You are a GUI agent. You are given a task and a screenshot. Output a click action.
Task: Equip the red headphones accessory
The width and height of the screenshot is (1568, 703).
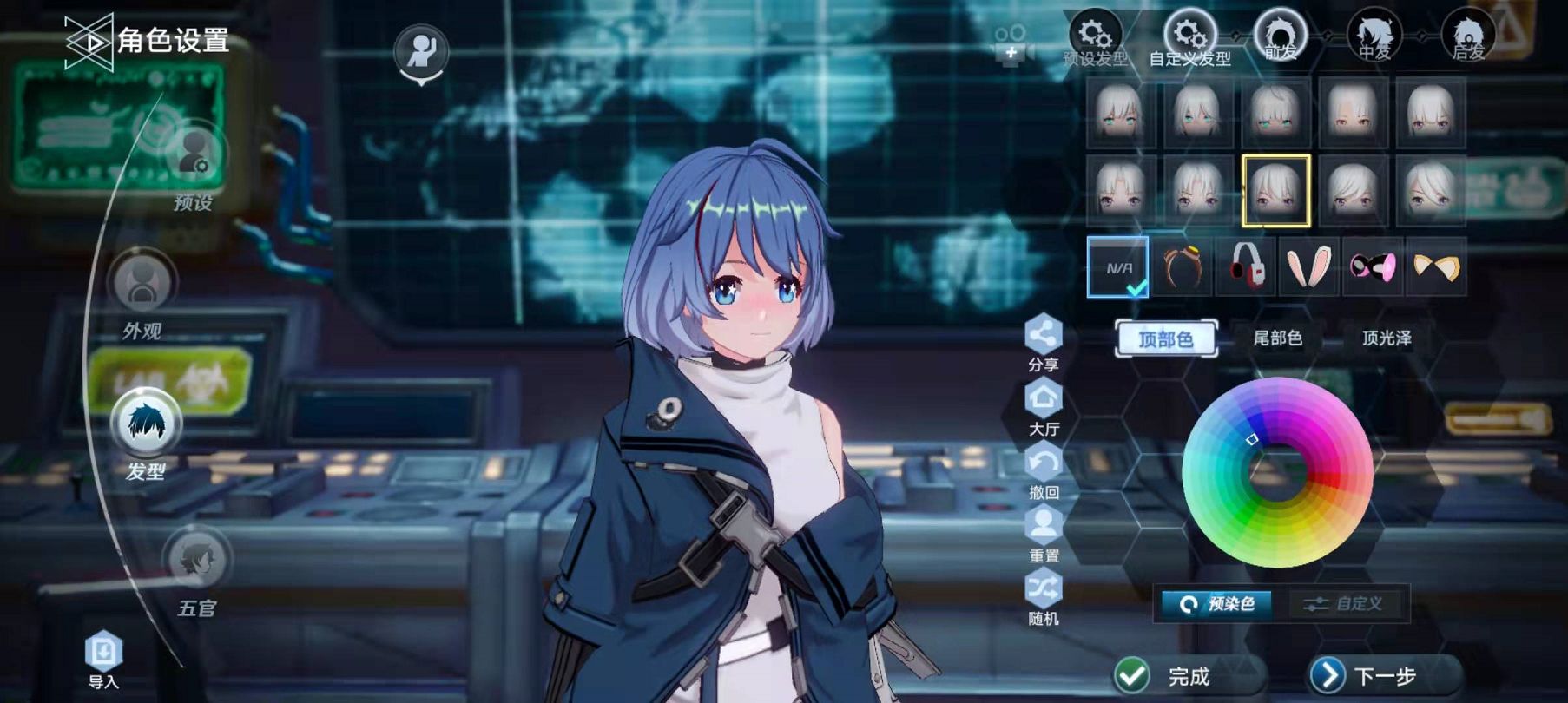tap(1247, 266)
